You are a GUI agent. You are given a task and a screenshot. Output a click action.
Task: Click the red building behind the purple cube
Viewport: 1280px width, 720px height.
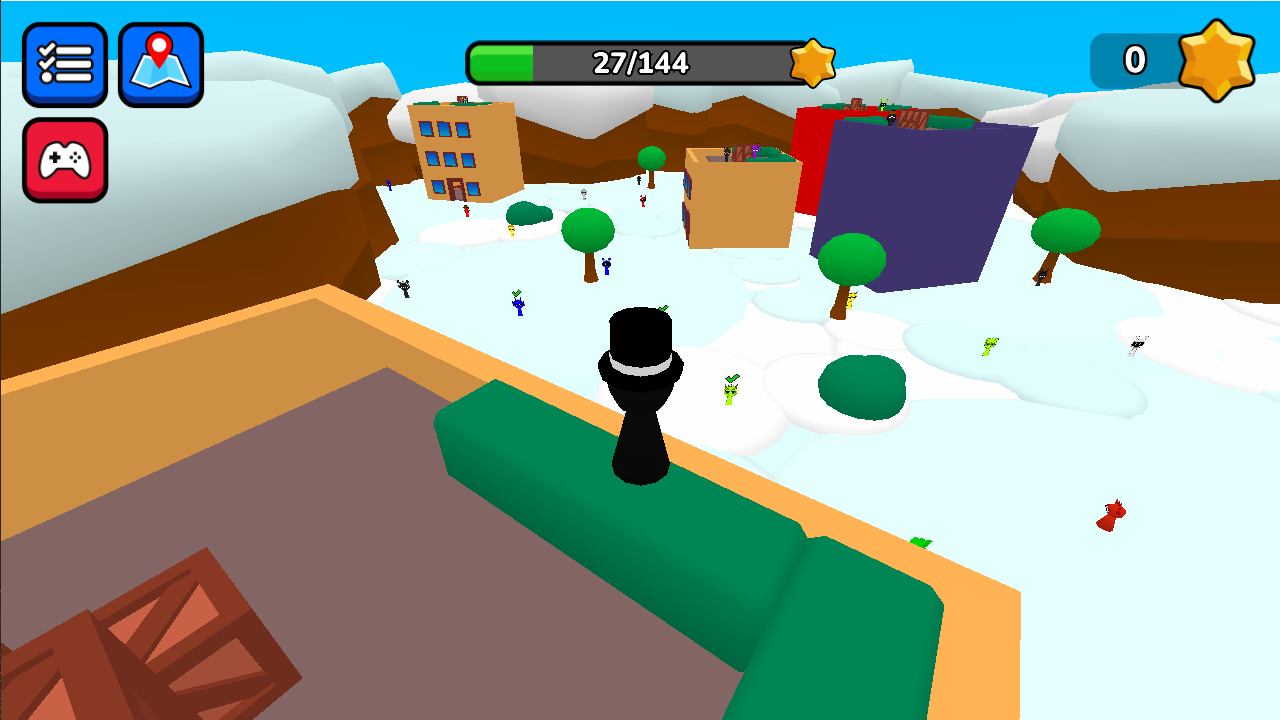[x=812, y=160]
